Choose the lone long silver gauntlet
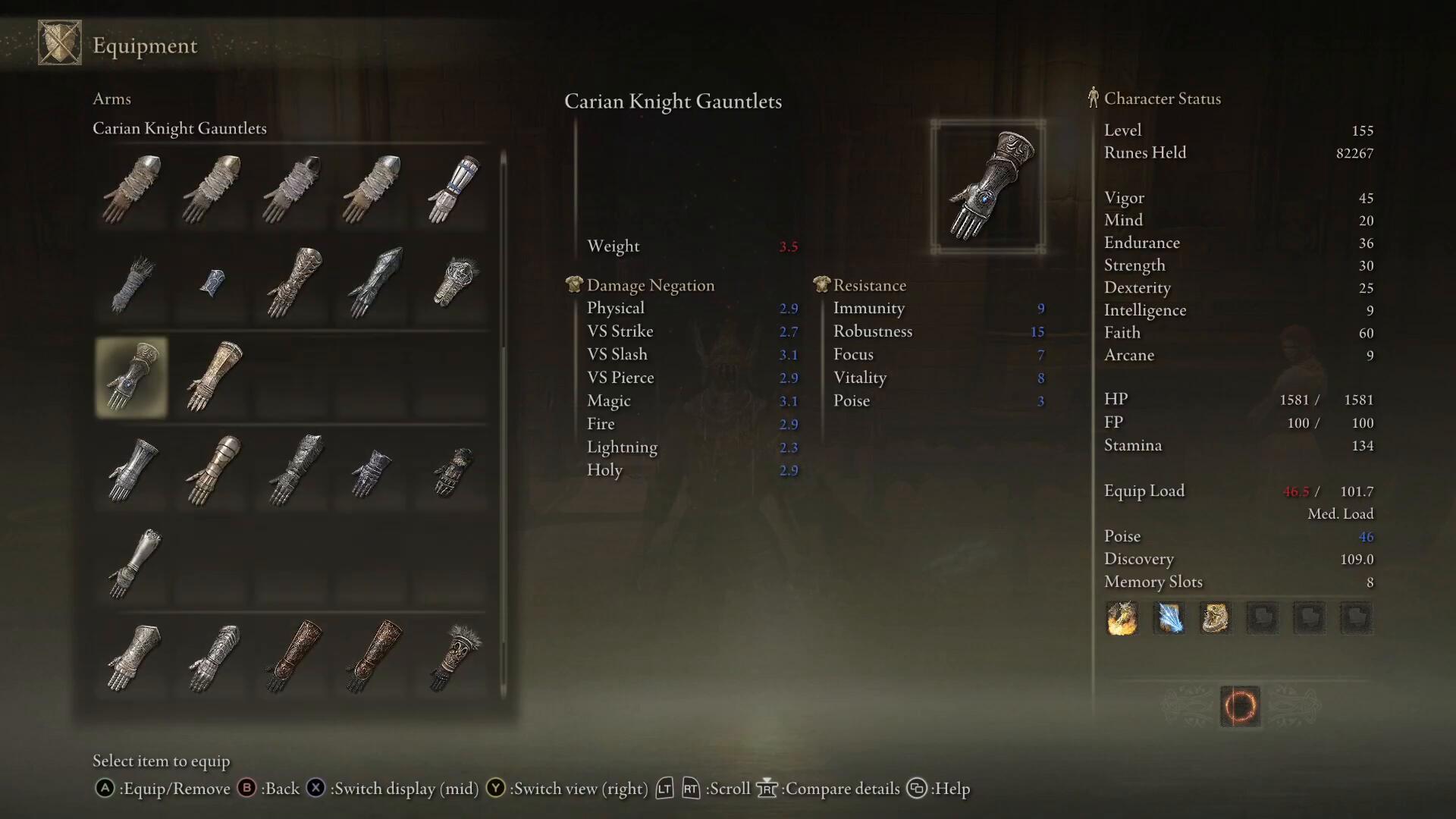The height and width of the screenshot is (819, 1456). [133, 563]
